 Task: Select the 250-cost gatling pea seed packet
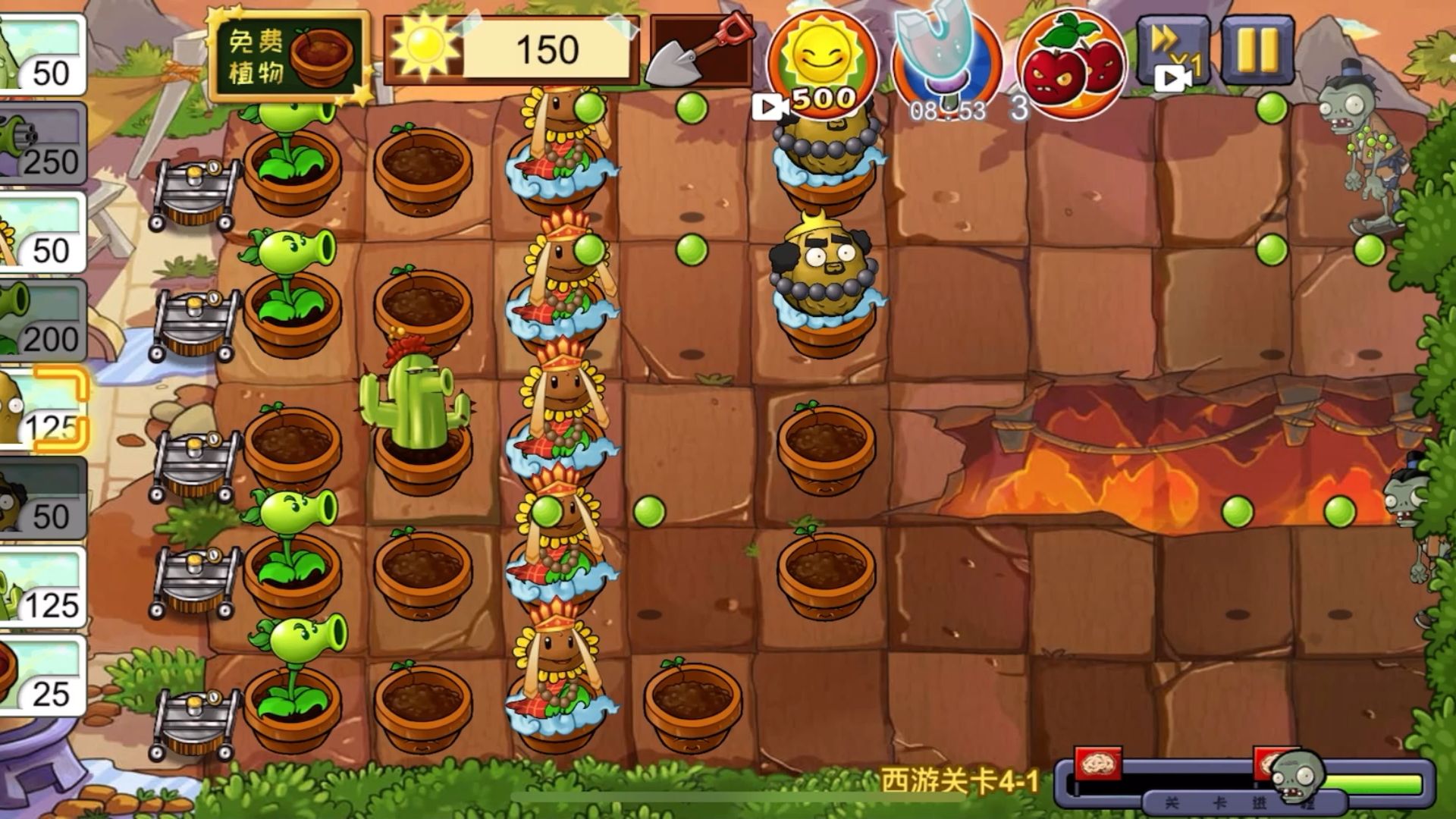point(42,144)
